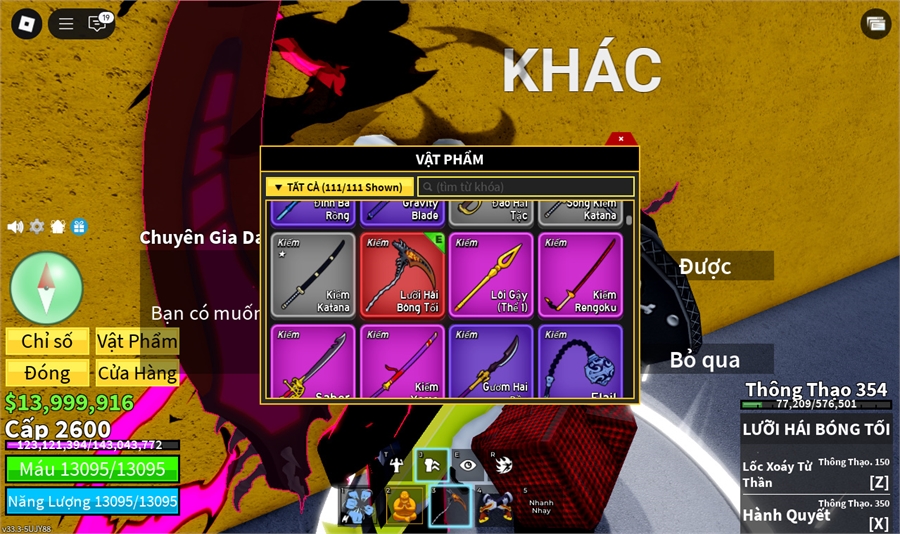Open the Cửa Hàng shop
900x534 pixels.
click(x=137, y=373)
